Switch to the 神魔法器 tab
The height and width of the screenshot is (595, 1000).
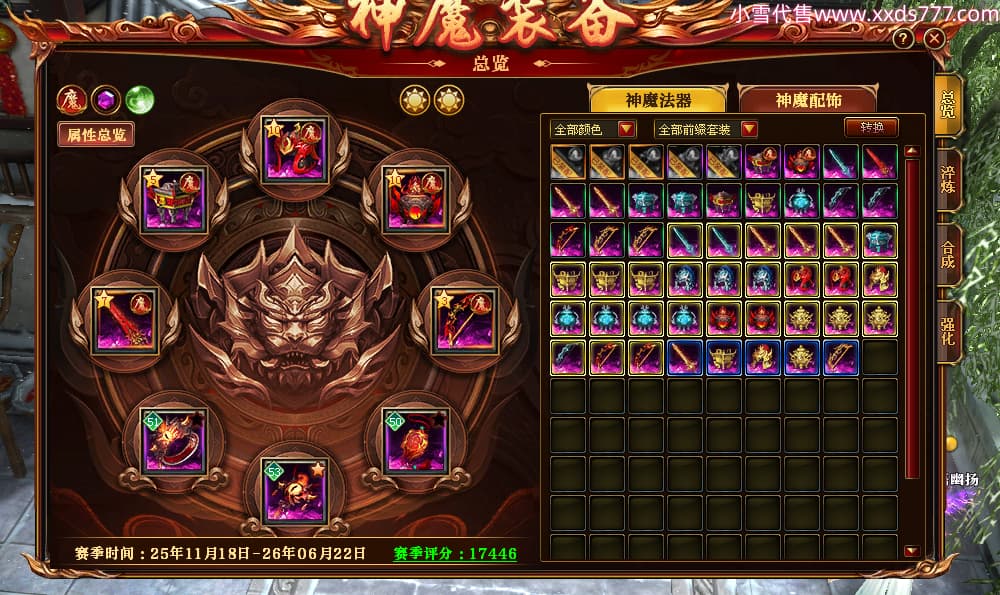[658, 100]
